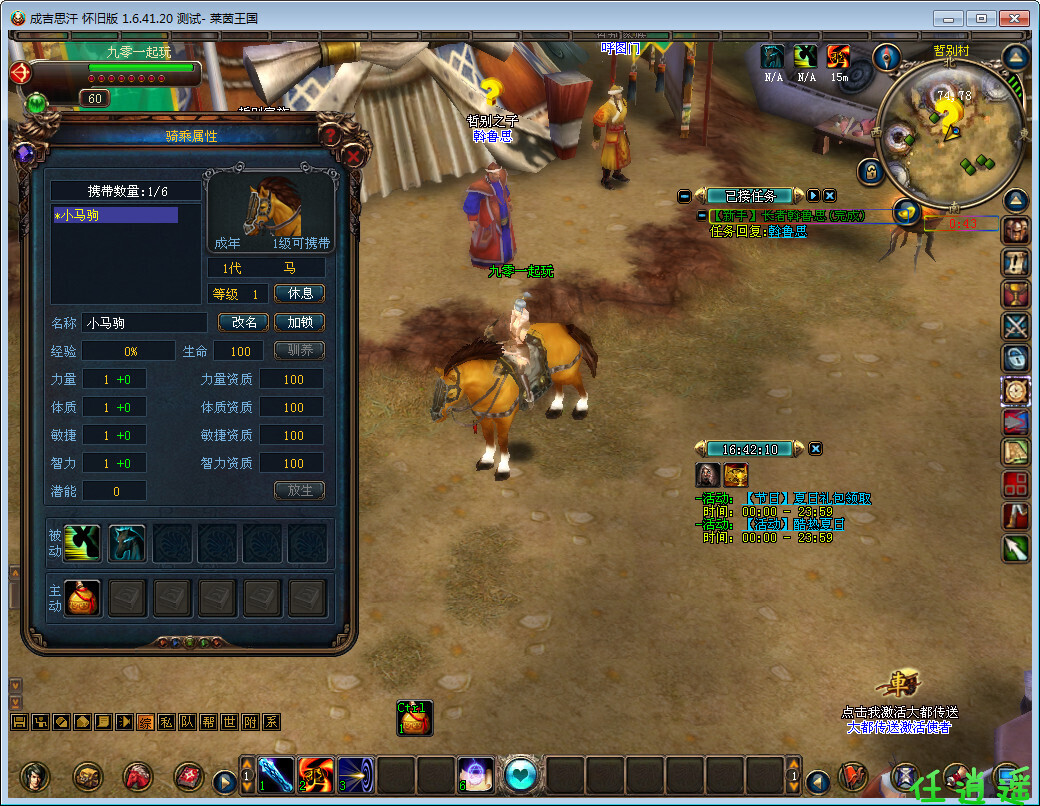
Task: Close the mount attributes panel
Action: point(354,156)
